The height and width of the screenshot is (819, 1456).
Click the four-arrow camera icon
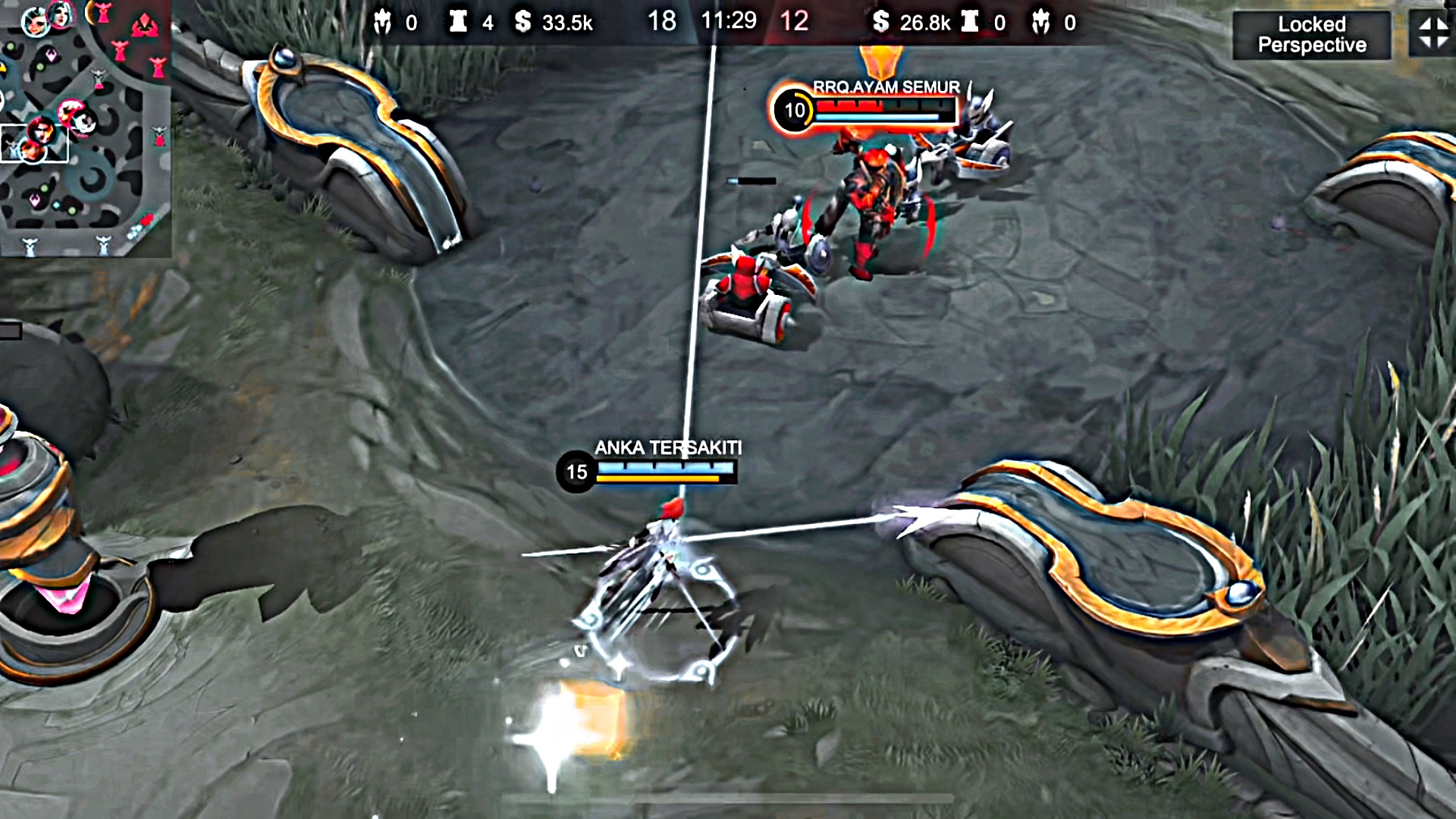point(1432,34)
